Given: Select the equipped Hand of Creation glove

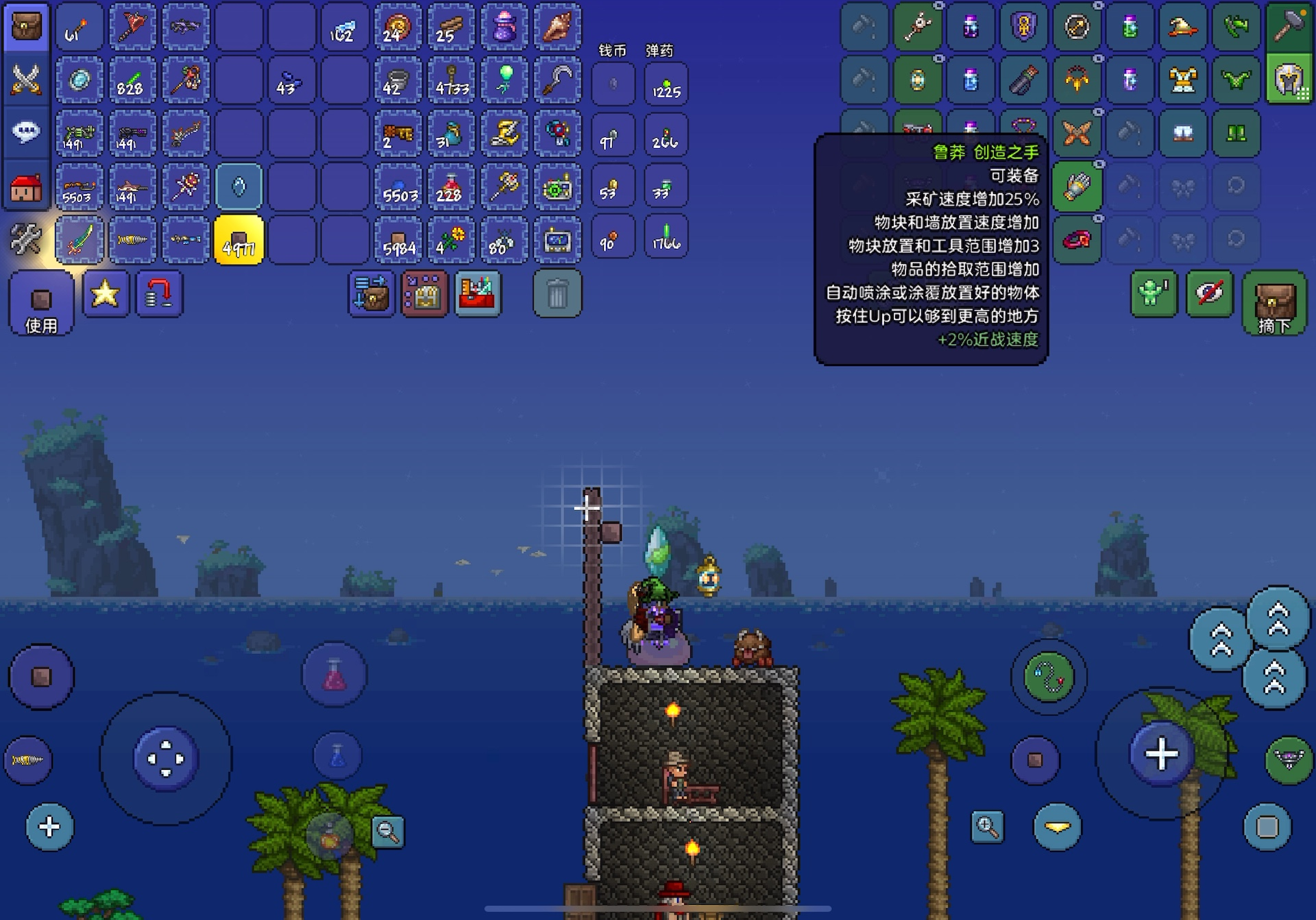Looking at the screenshot, I should tap(1077, 186).
